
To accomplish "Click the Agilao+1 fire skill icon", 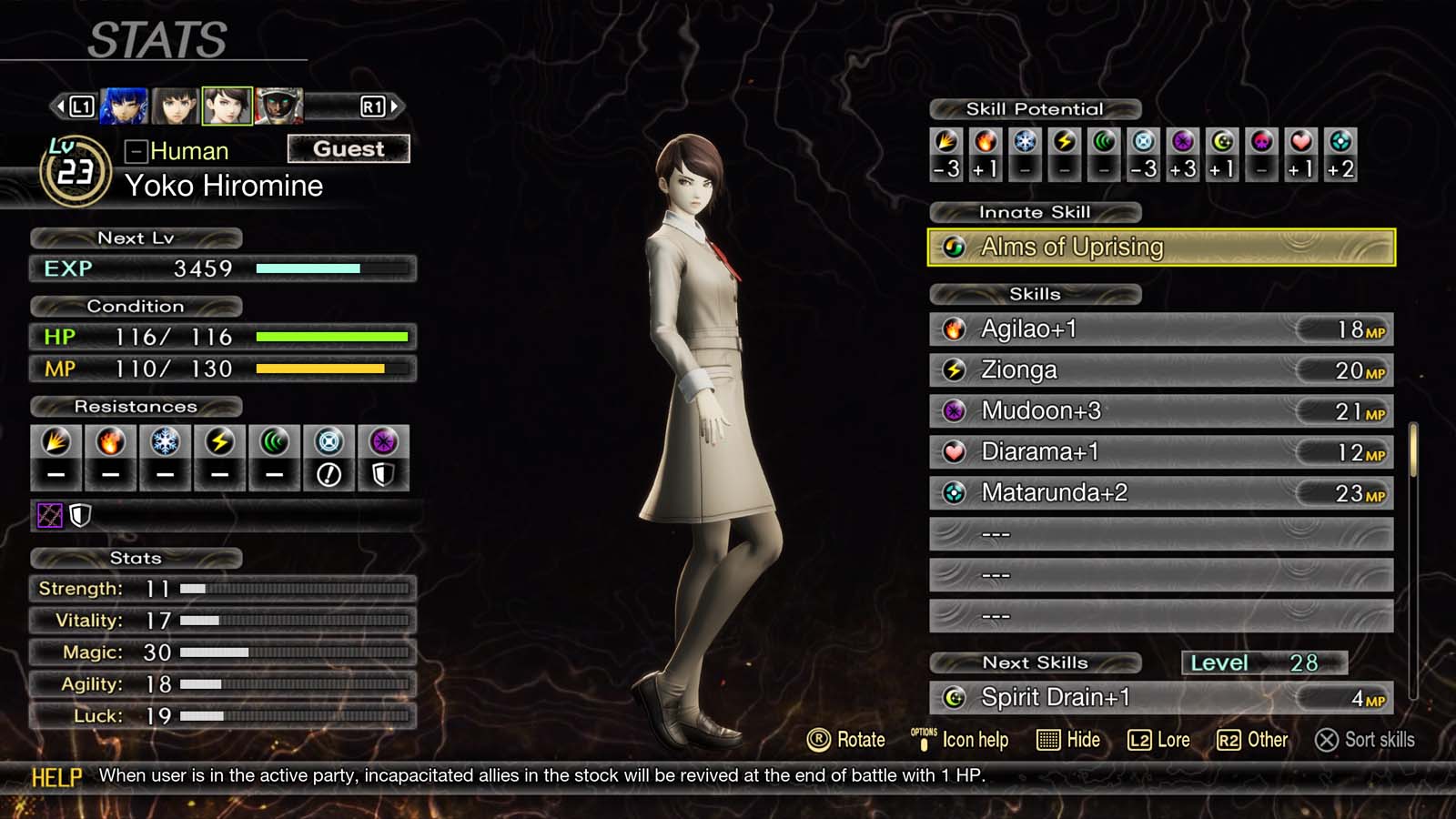I will point(953,329).
